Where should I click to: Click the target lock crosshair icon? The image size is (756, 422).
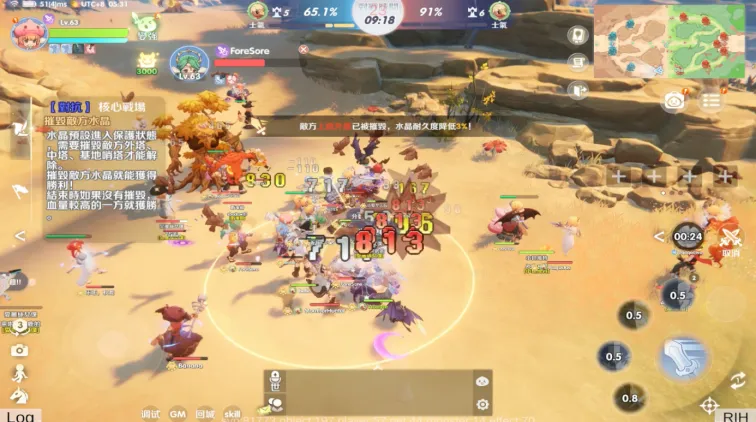709,405
